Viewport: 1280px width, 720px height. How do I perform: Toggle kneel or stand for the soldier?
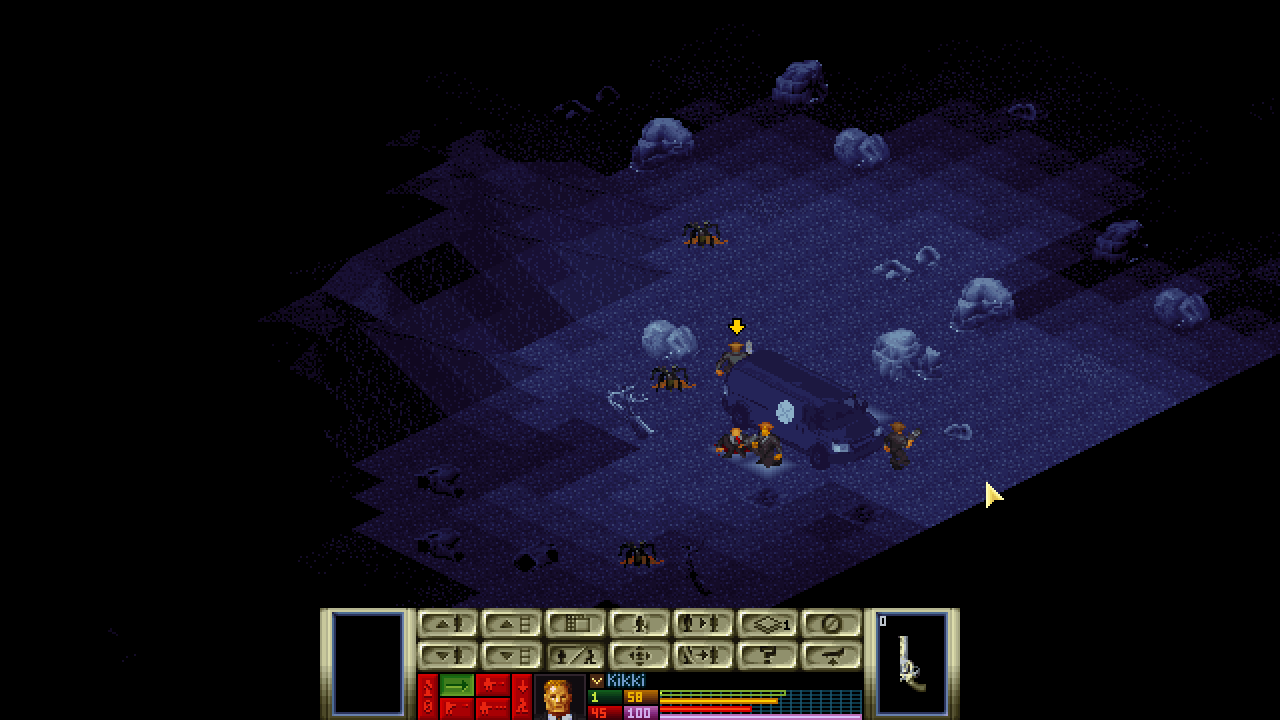click(x=575, y=656)
